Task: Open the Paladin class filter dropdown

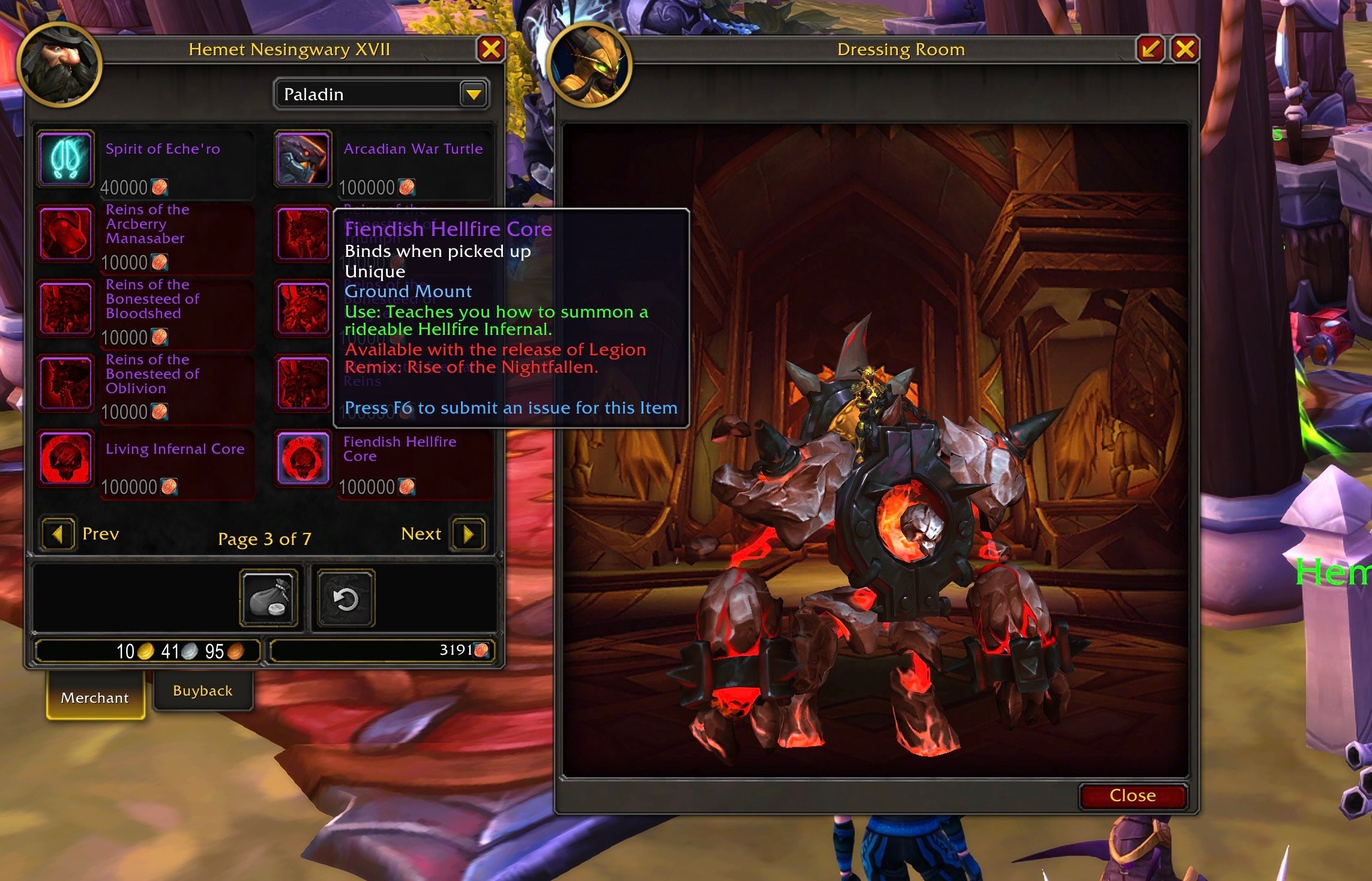Action: click(x=474, y=94)
